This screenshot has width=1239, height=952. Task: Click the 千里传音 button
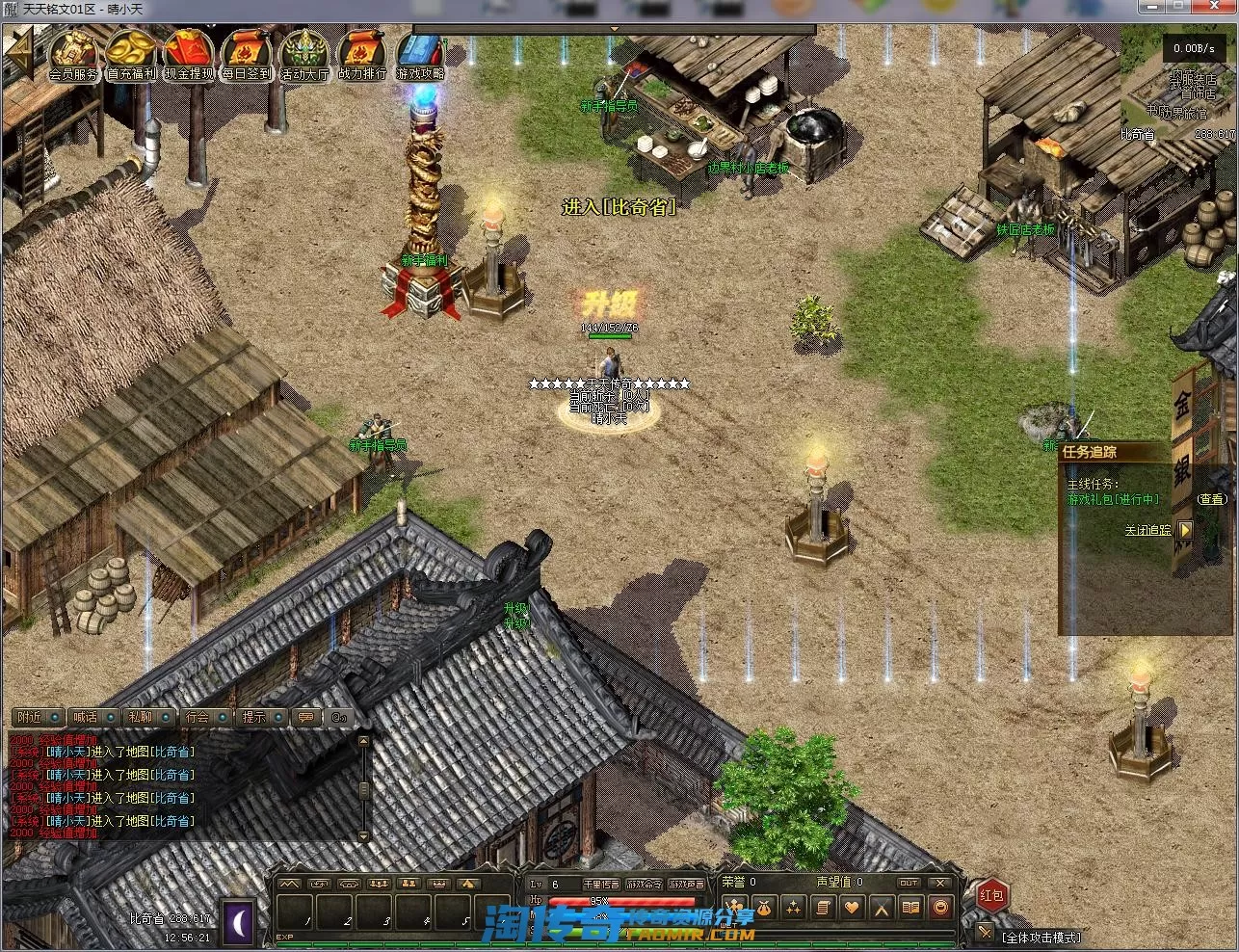600,884
